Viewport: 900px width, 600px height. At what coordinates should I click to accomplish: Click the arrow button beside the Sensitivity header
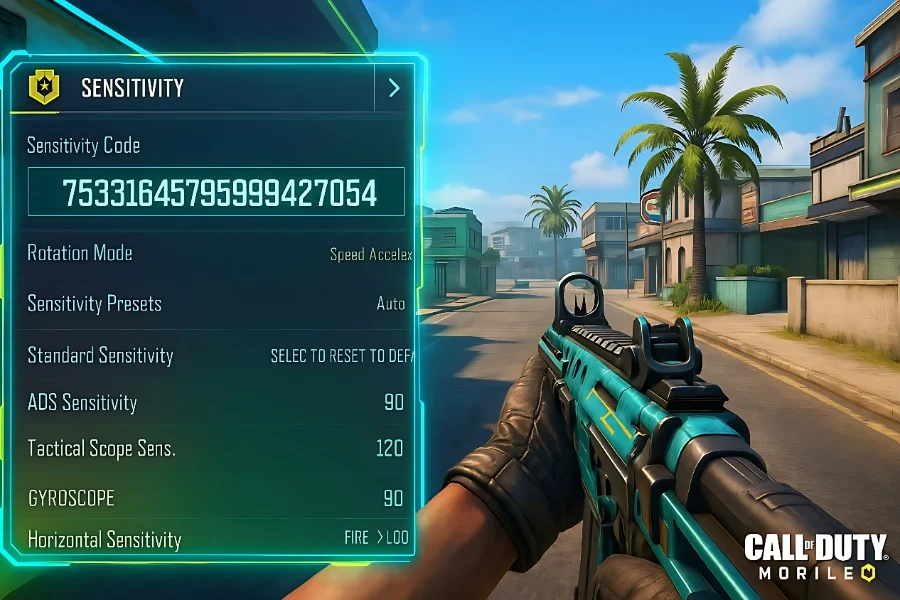pyautogui.click(x=394, y=88)
